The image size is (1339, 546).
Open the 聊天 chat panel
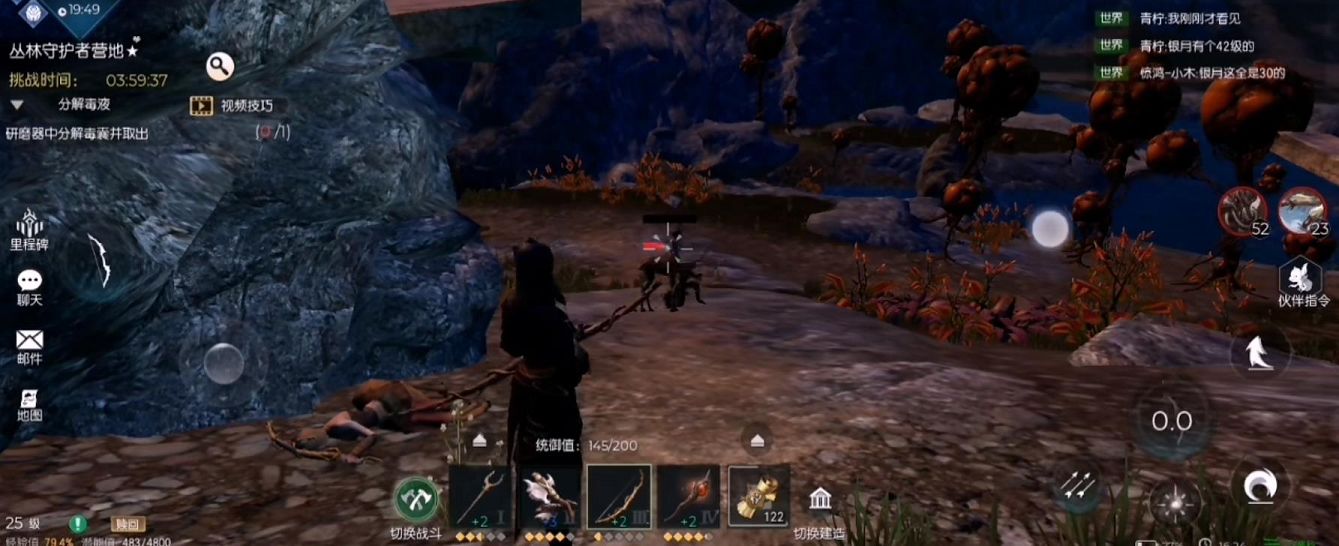(x=29, y=287)
